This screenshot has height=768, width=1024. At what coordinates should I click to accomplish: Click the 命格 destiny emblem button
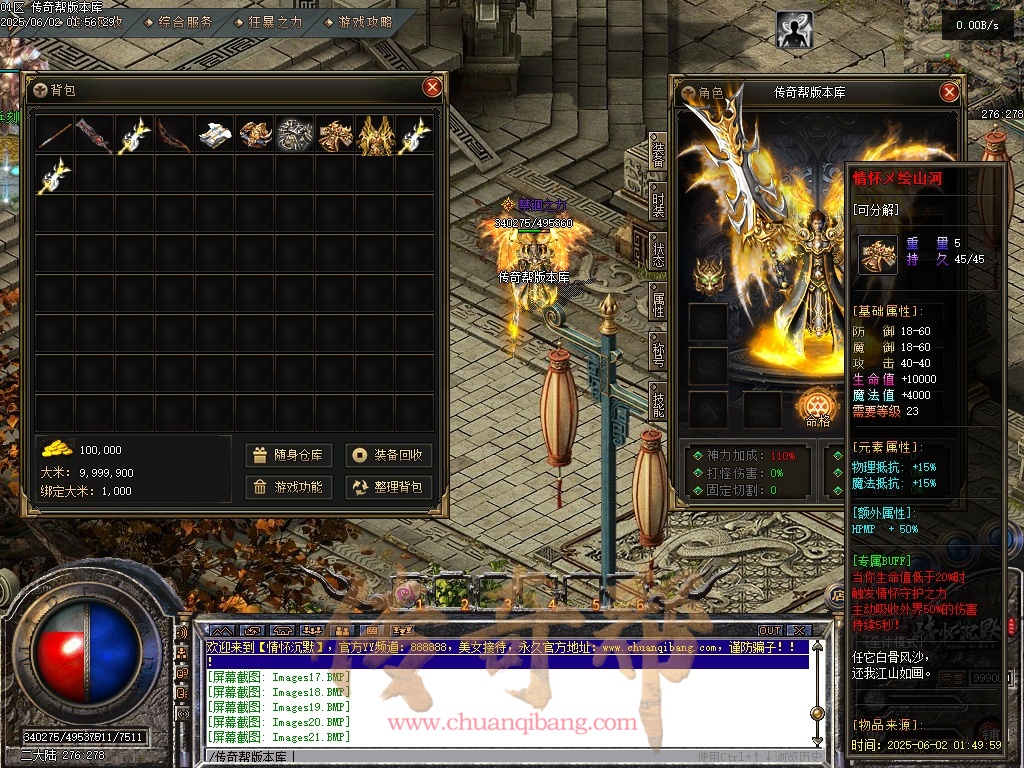click(815, 405)
